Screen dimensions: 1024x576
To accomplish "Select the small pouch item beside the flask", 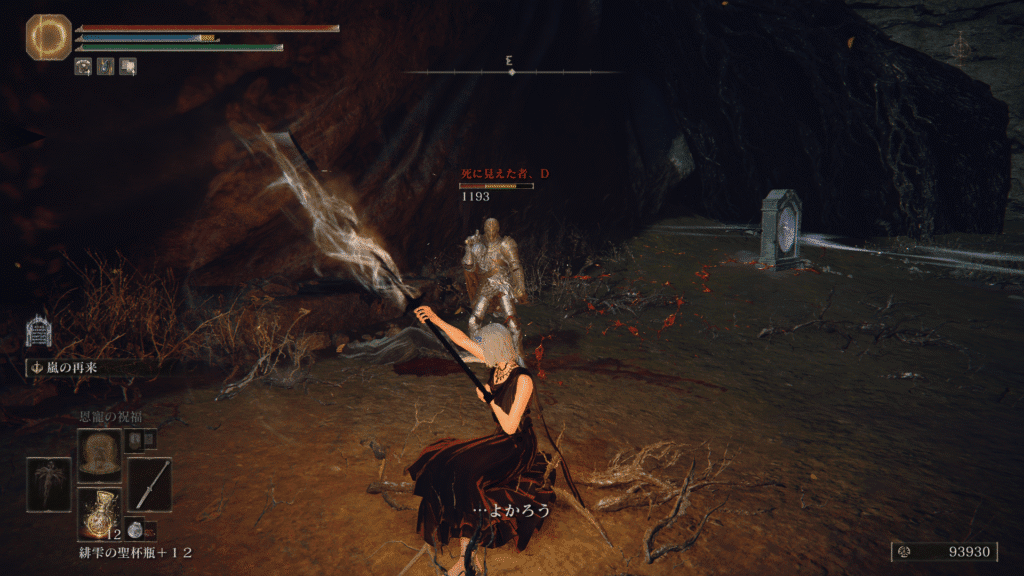I will pos(136,530).
